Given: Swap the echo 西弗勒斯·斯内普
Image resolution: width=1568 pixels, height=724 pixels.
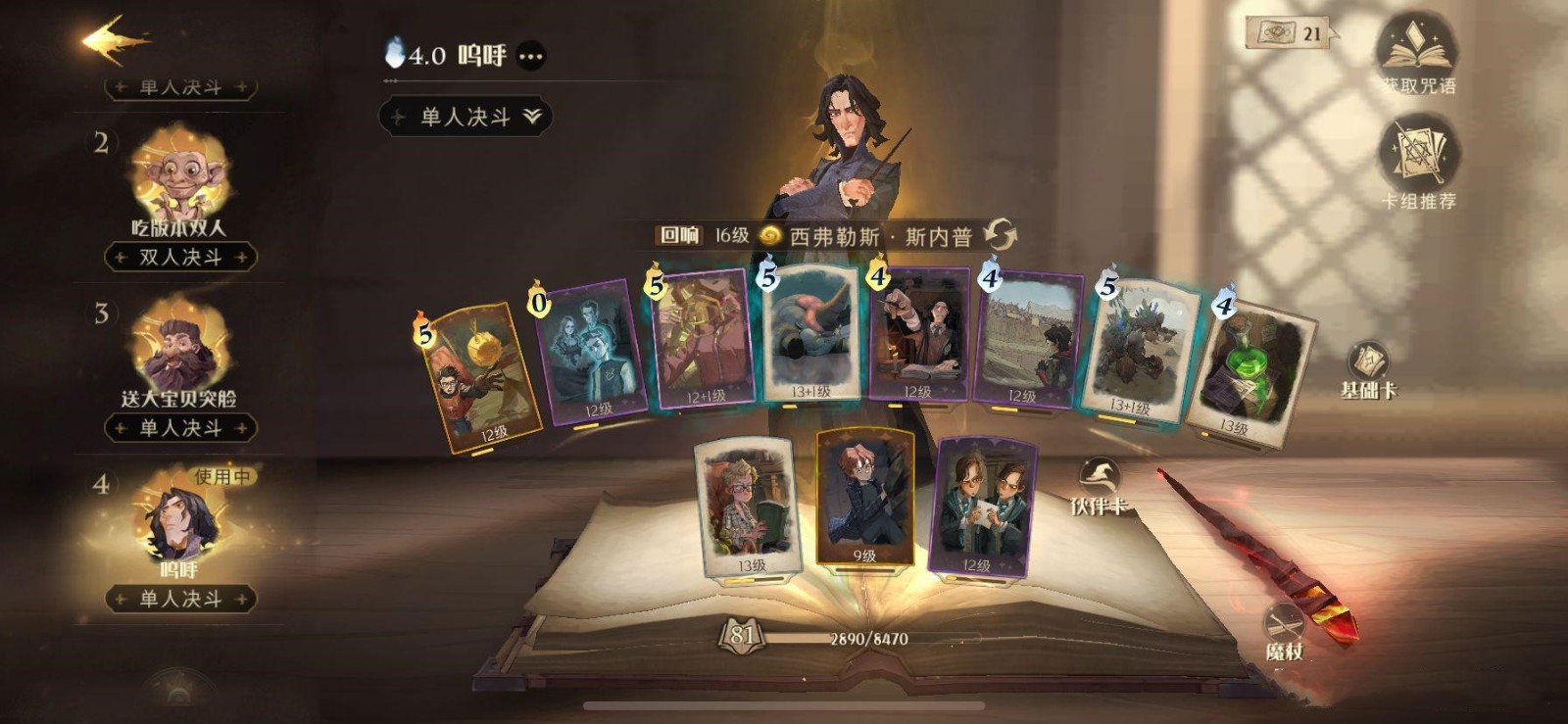Looking at the screenshot, I should point(1001,235).
